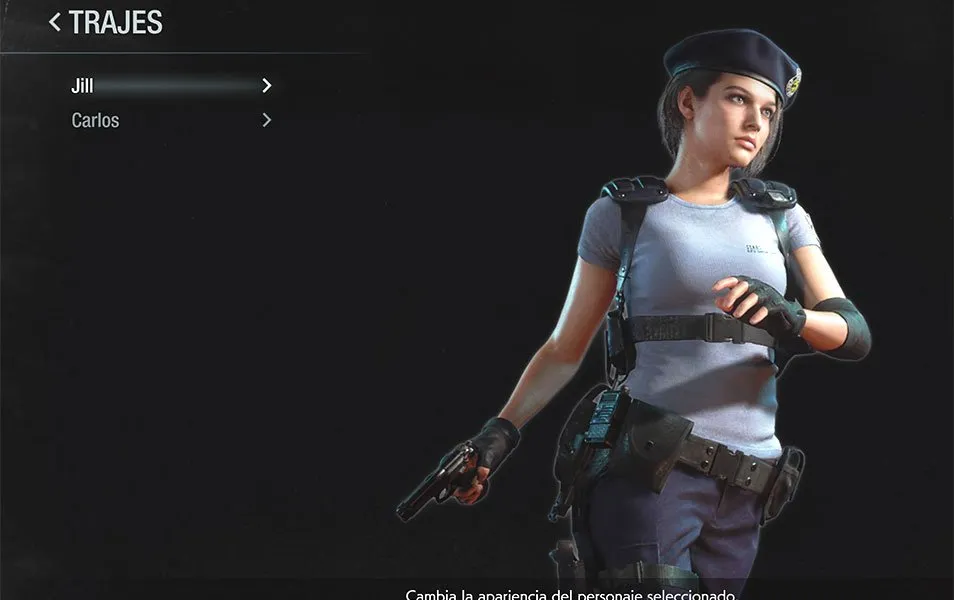Viewport: 954px width, 600px height.
Task: Select Jill in the costume list
Action: 83,86
